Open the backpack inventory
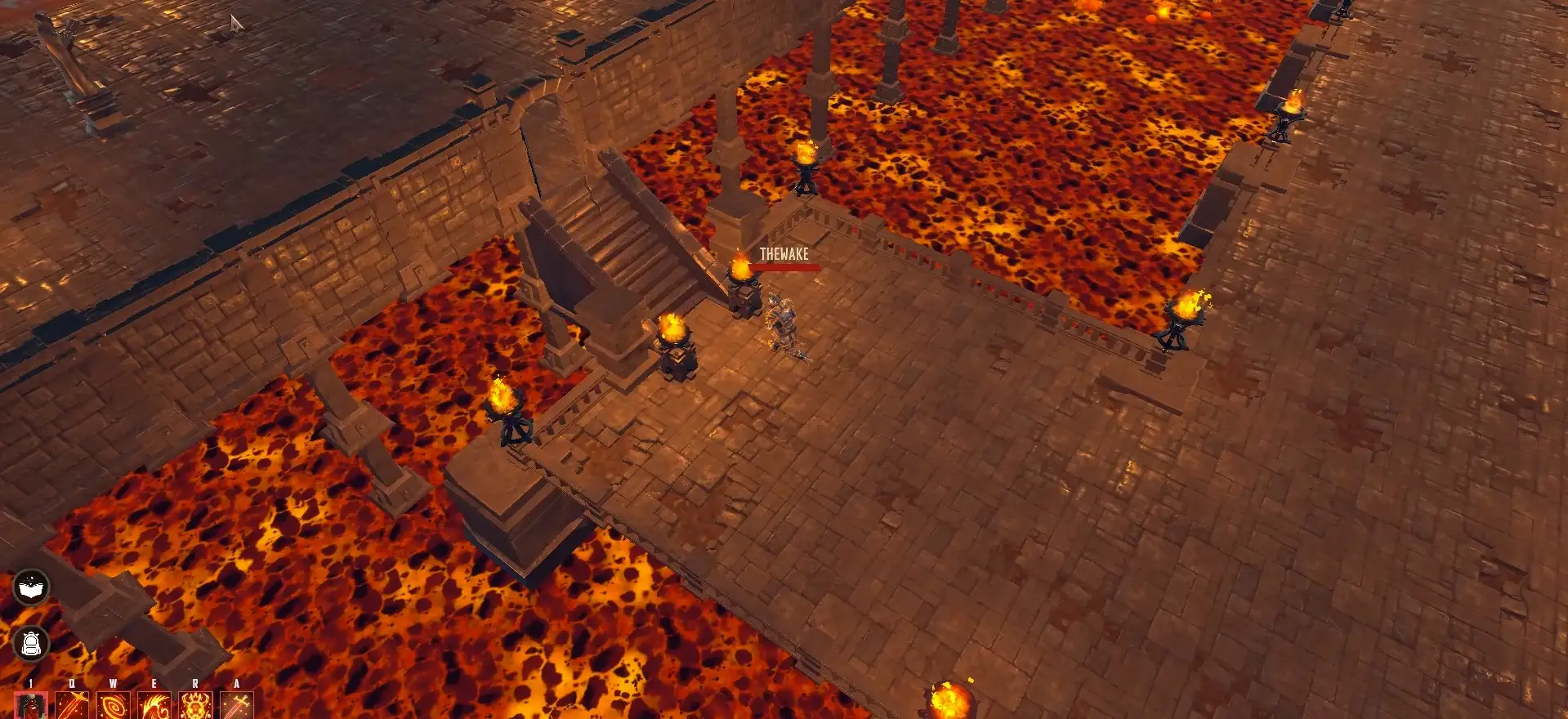 (31, 644)
